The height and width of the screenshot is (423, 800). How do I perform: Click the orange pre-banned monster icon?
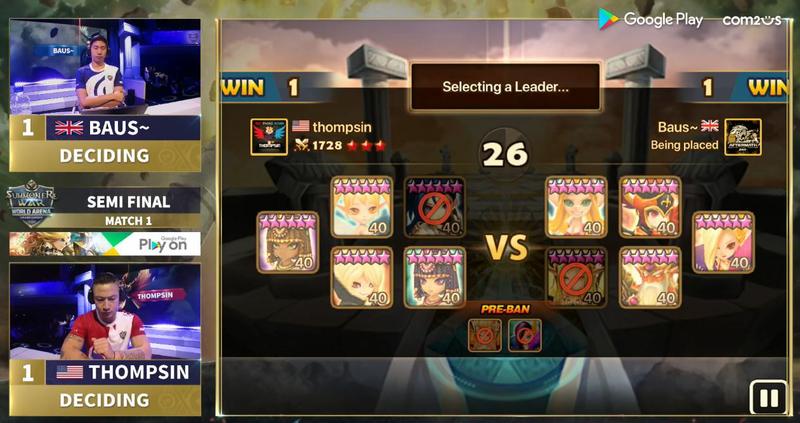point(486,334)
